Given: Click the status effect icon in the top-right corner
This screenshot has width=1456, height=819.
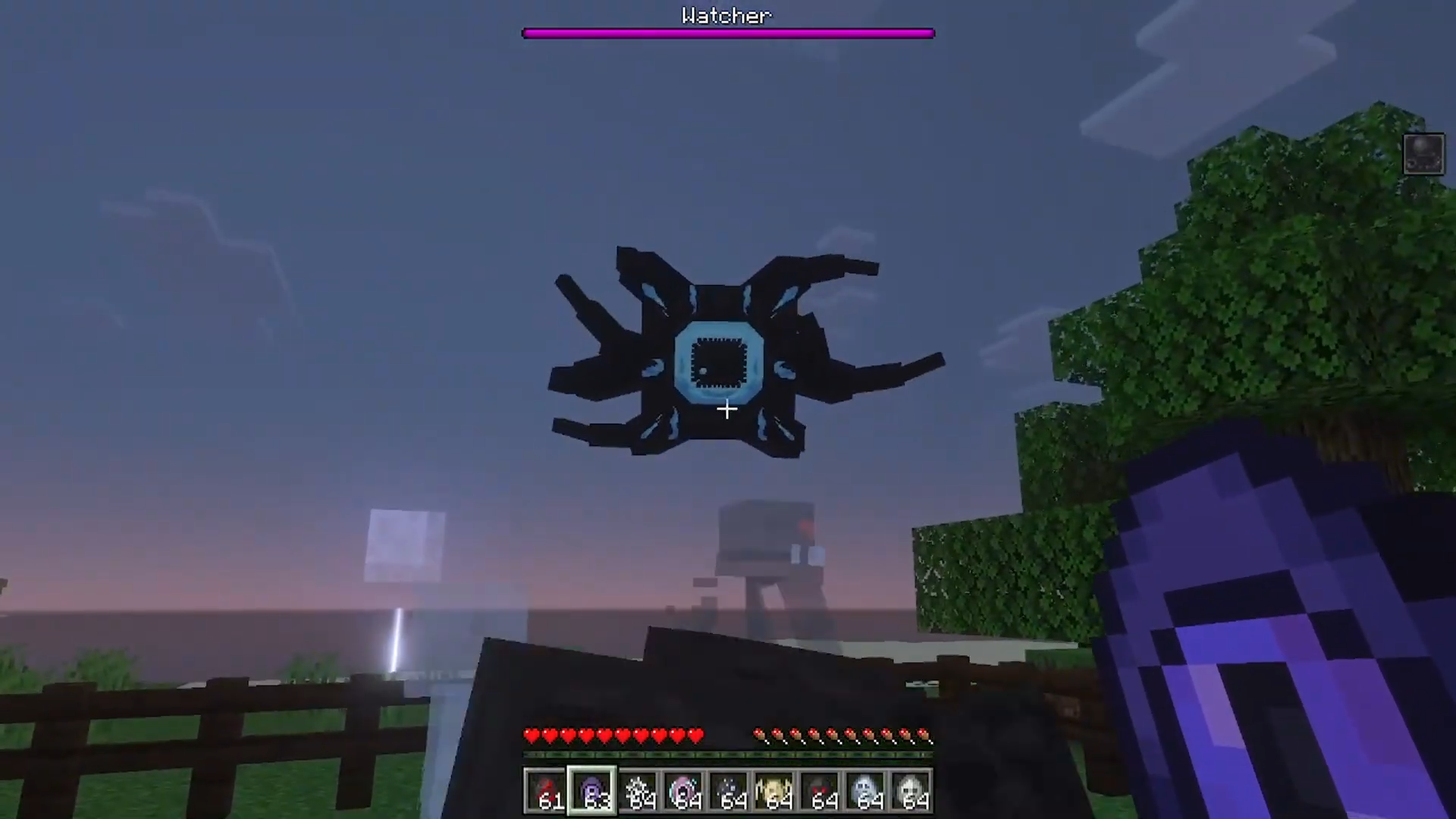Looking at the screenshot, I should [x=1424, y=153].
